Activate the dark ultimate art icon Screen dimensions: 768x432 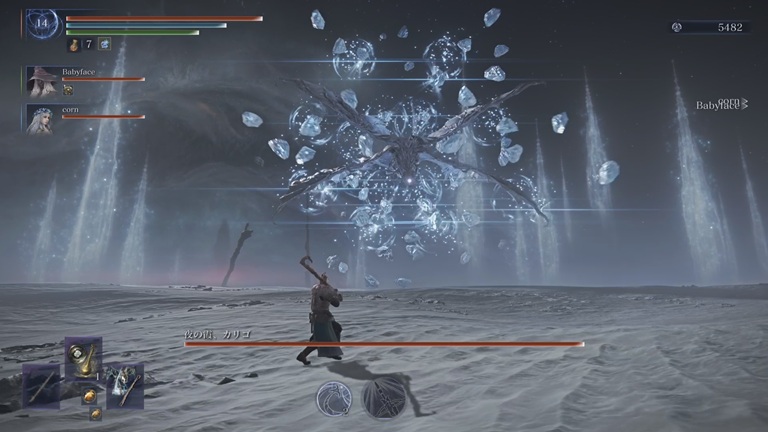pos(381,398)
